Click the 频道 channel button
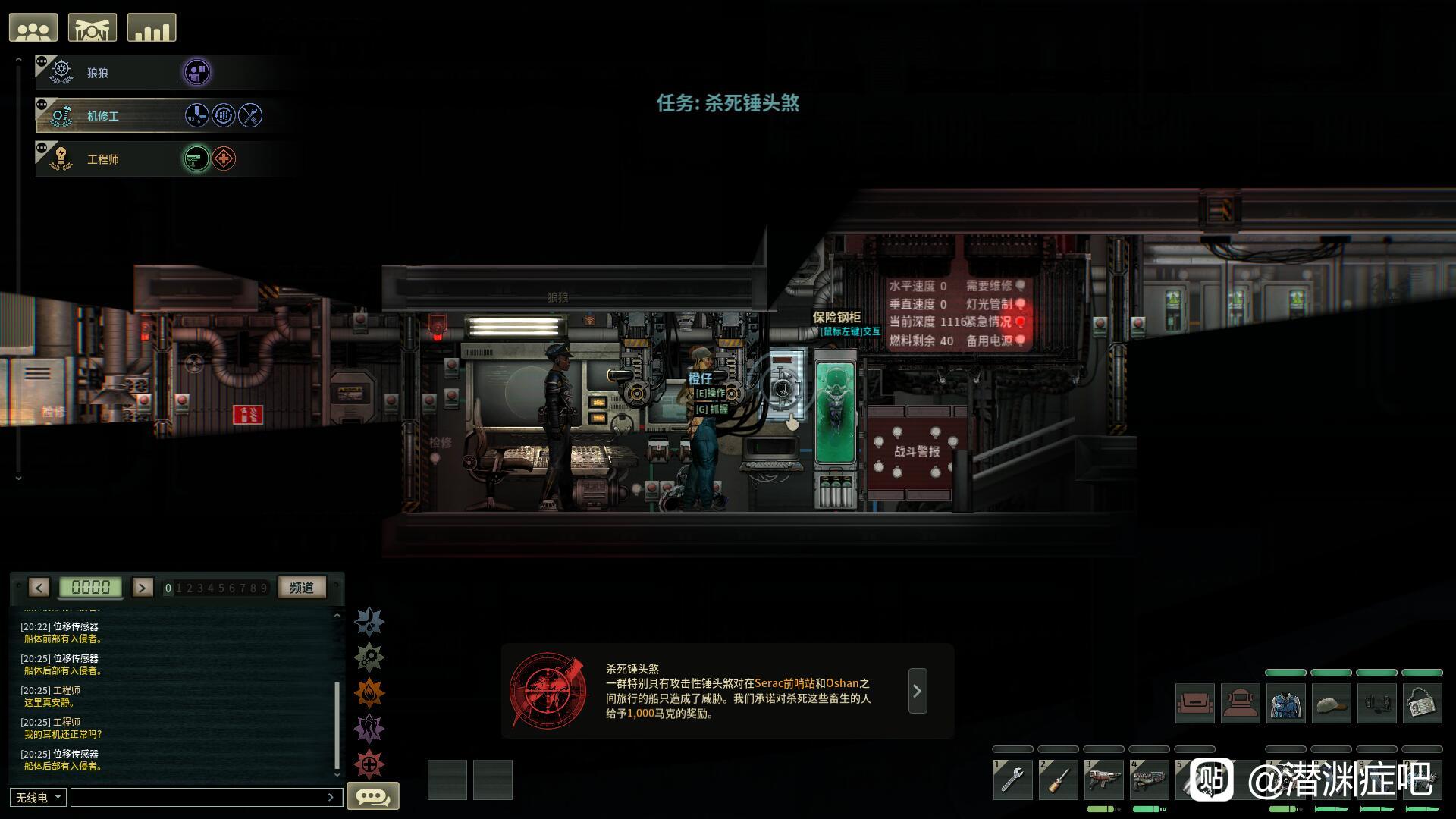The width and height of the screenshot is (1456, 819). pyautogui.click(x=302, y=588)
